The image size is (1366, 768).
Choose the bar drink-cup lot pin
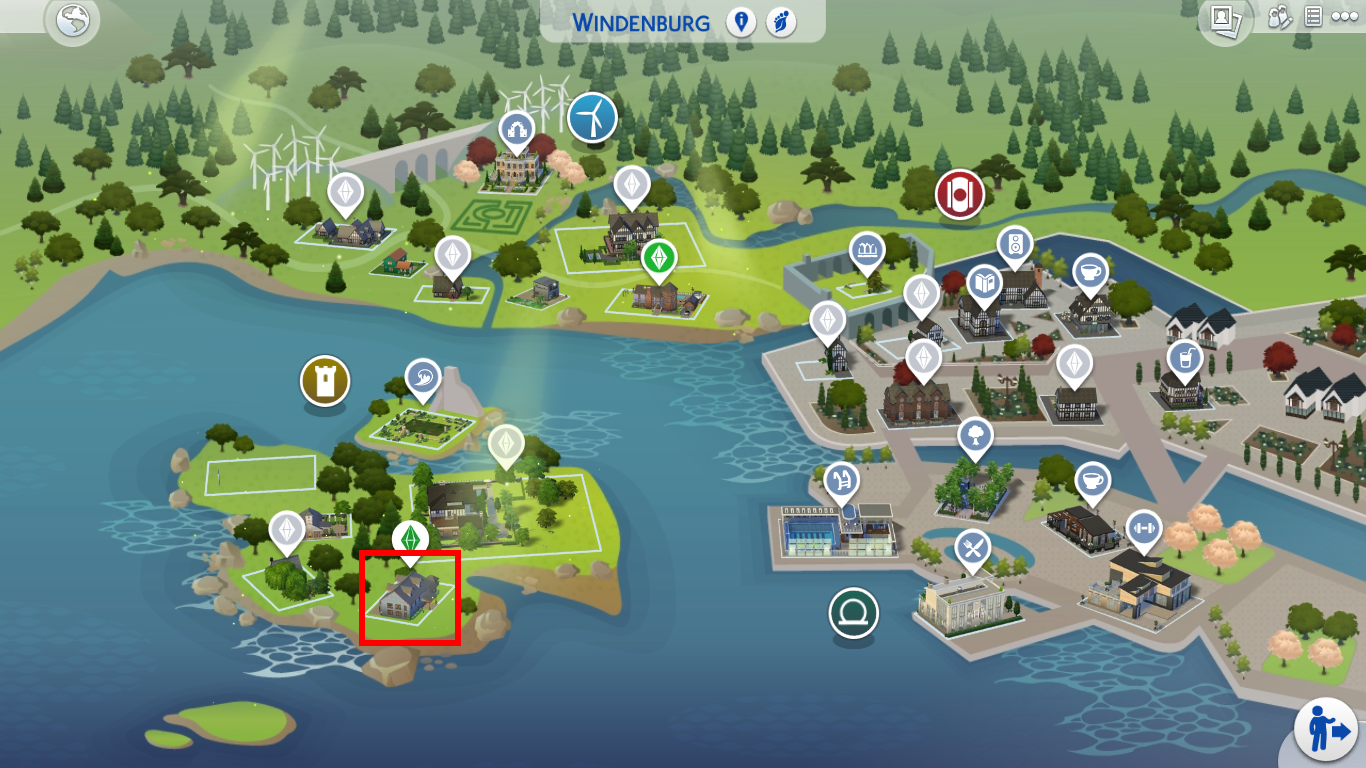tap(1183, 357)
